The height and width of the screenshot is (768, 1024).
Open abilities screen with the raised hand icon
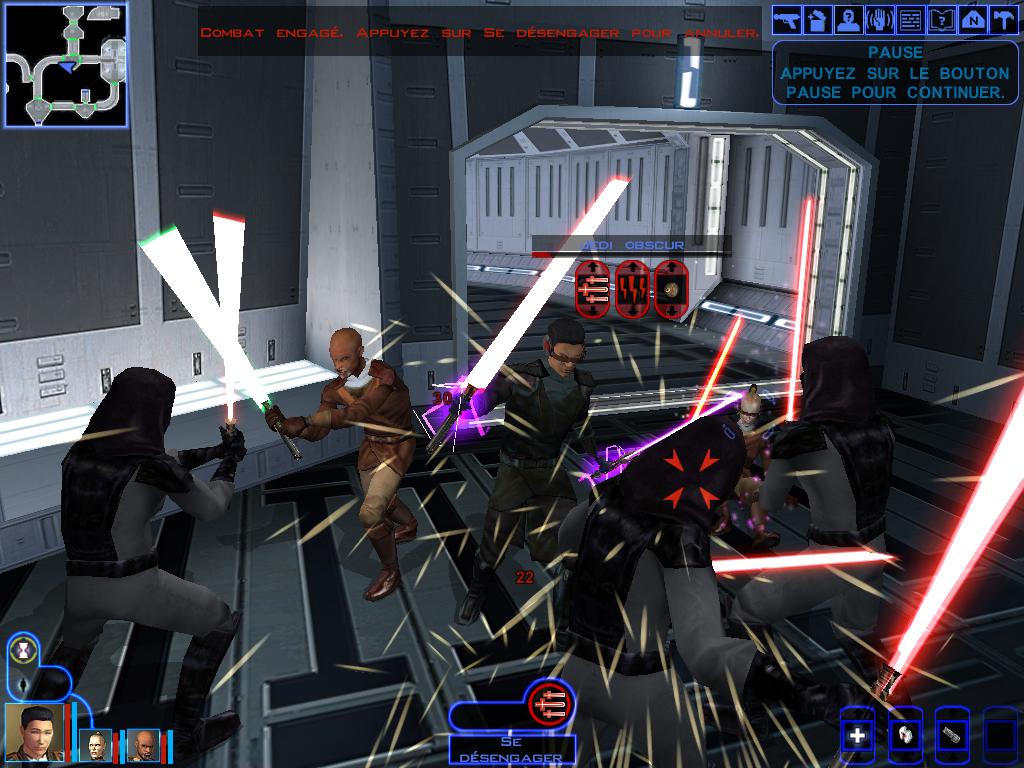click(880, 18)
